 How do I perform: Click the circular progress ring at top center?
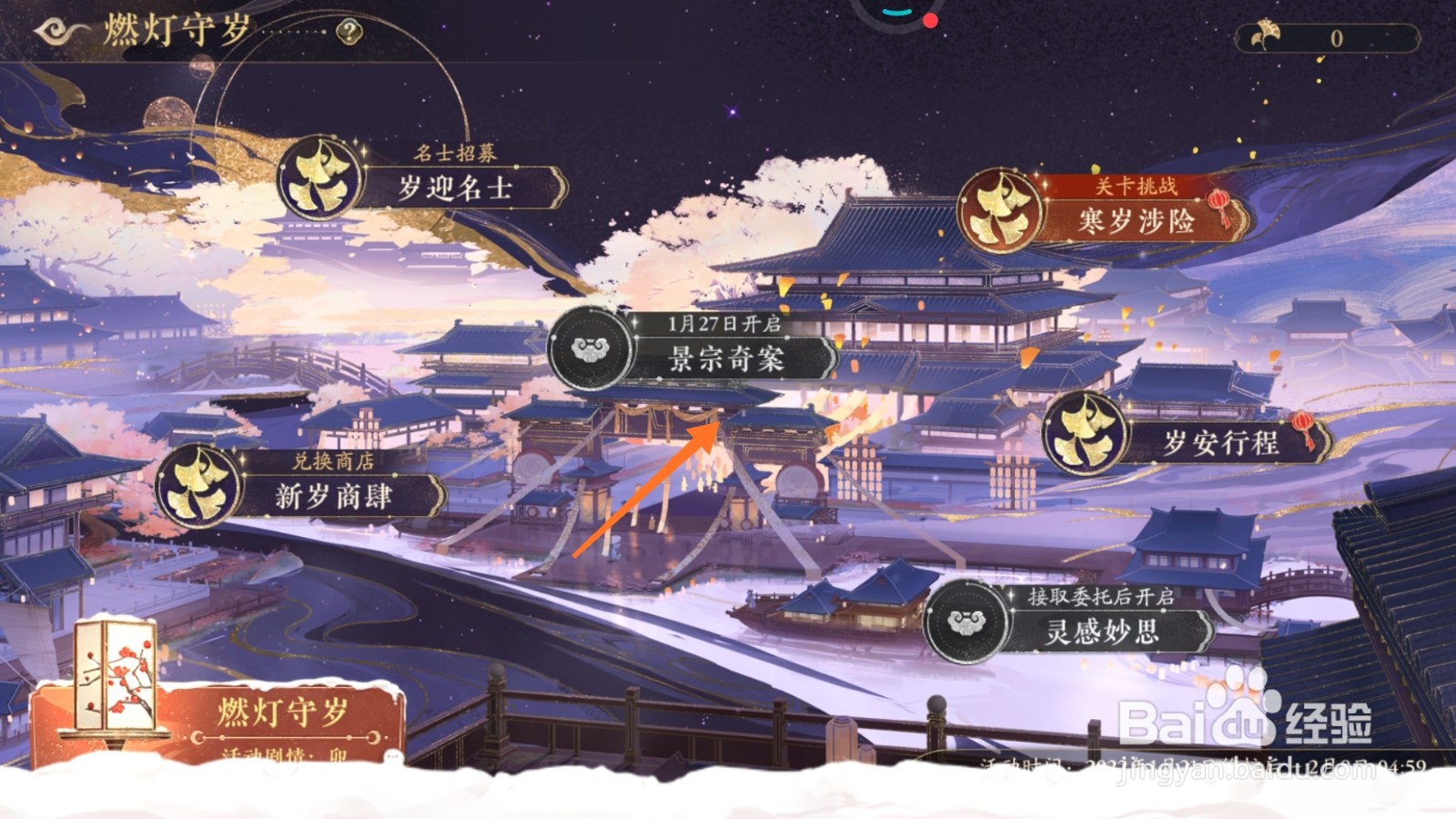895,14
